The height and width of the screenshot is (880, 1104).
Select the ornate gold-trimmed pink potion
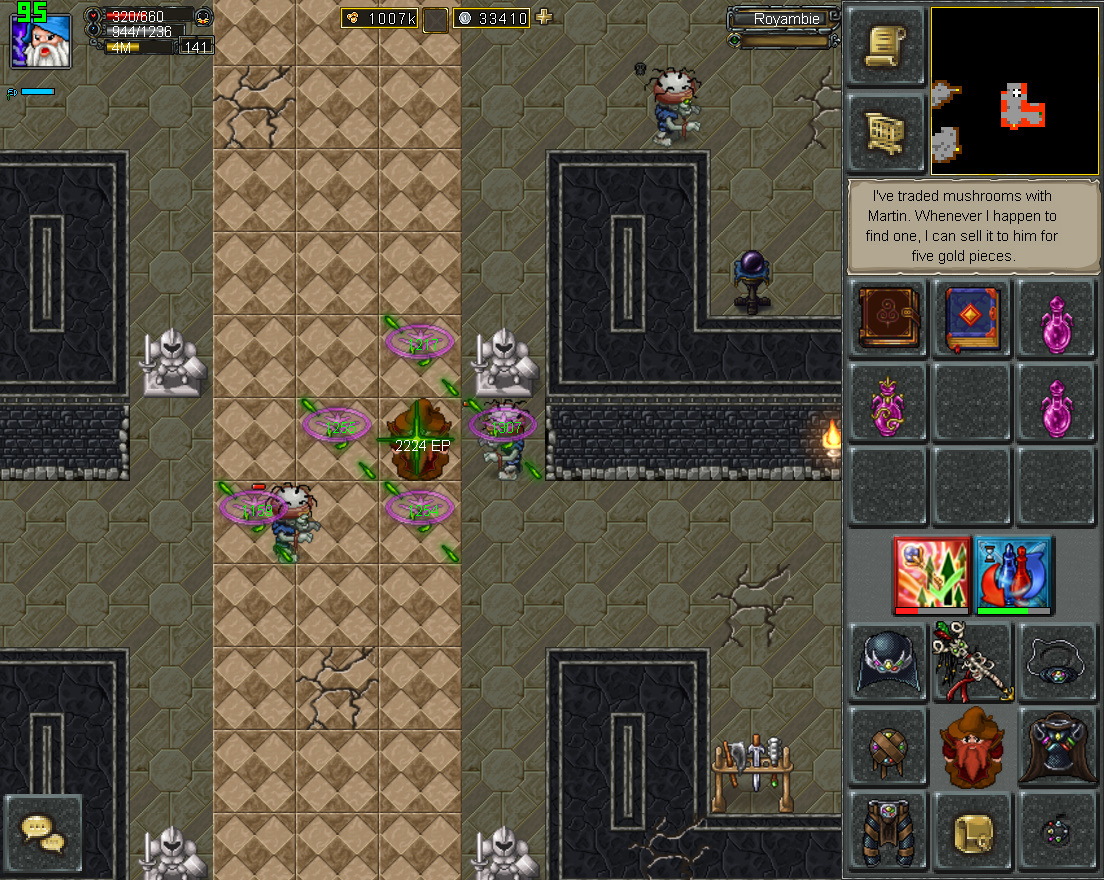click(x=887, y=403)
